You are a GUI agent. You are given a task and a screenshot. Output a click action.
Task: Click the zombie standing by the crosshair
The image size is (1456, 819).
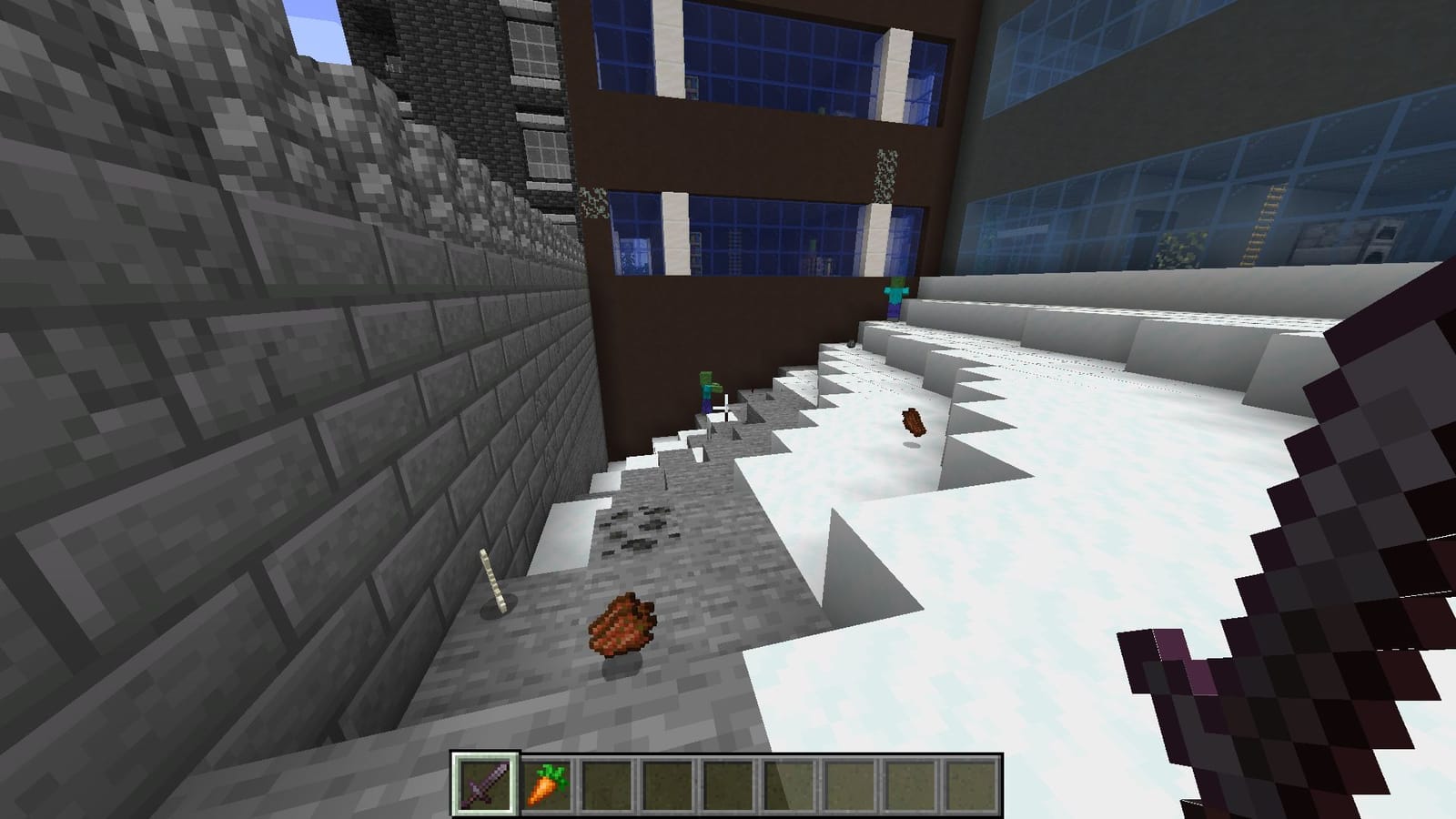click(708, 393)
